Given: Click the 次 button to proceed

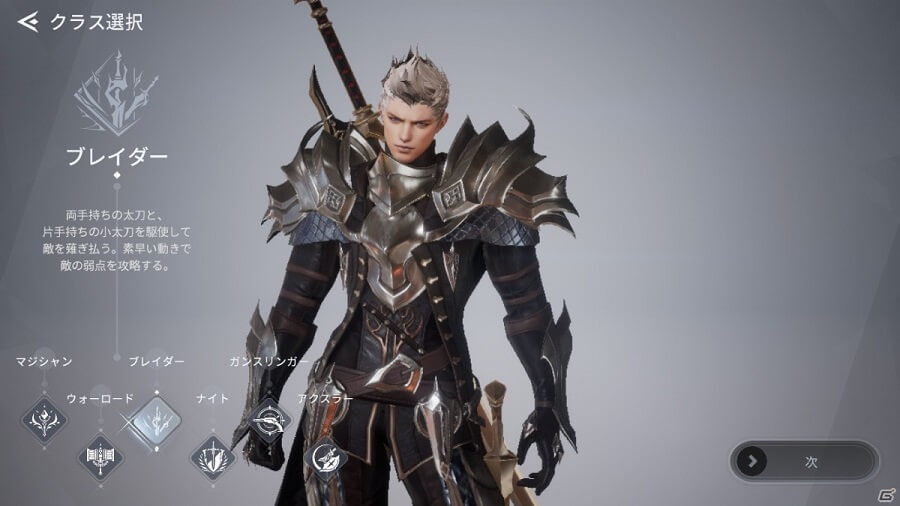Looking at the screenshot, I should pos(805,461).
